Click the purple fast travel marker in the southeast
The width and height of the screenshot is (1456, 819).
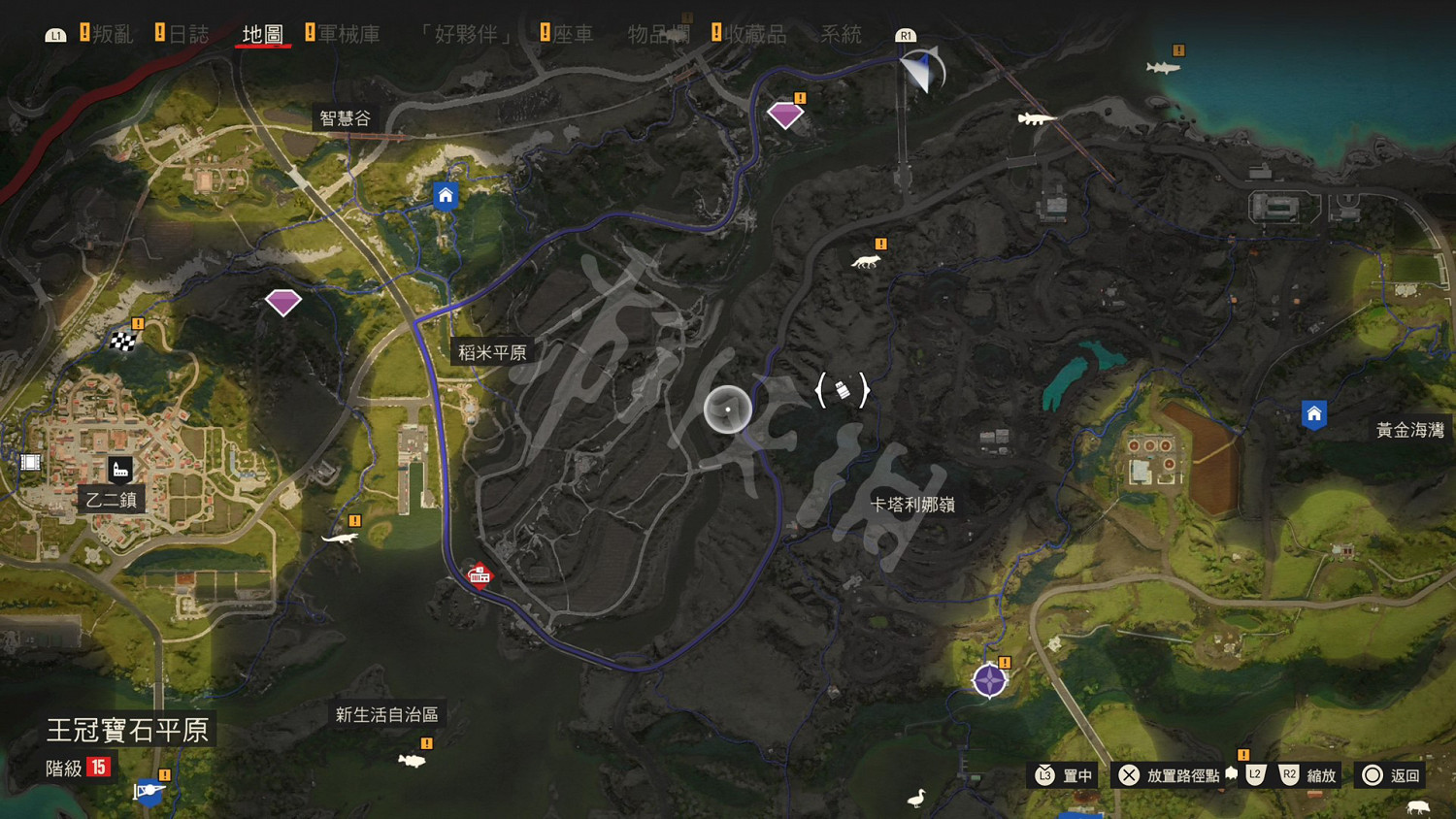click(x=988, y=680)
